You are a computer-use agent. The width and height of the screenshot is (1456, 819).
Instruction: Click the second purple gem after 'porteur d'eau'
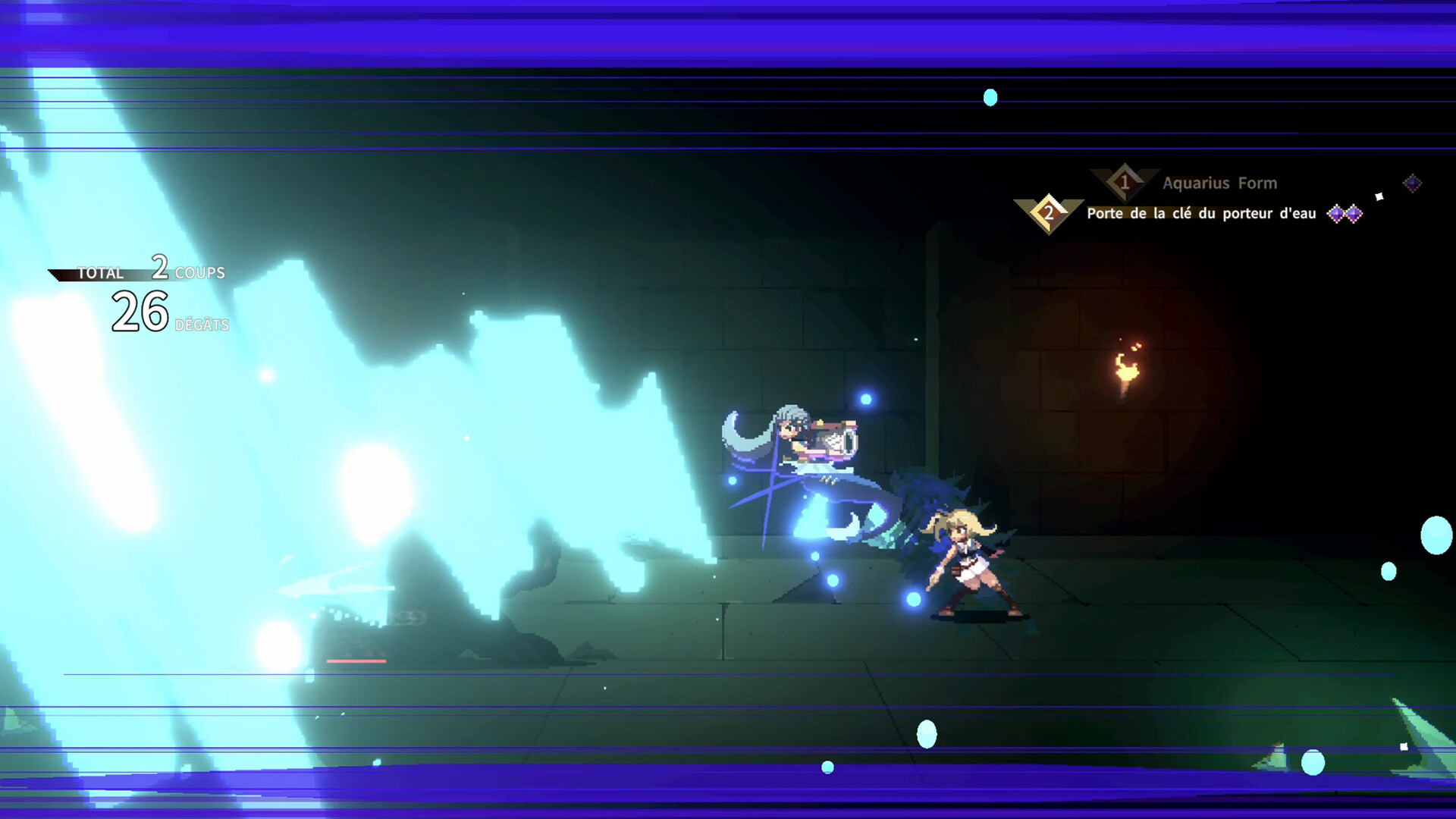pyautogui.click(x=1354, y=214)
